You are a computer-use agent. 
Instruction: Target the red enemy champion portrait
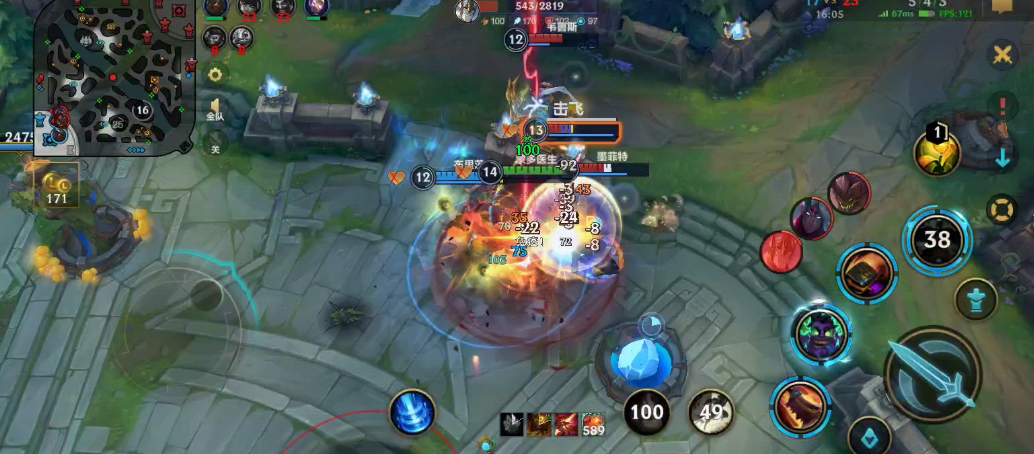click(x=782, y=251)
